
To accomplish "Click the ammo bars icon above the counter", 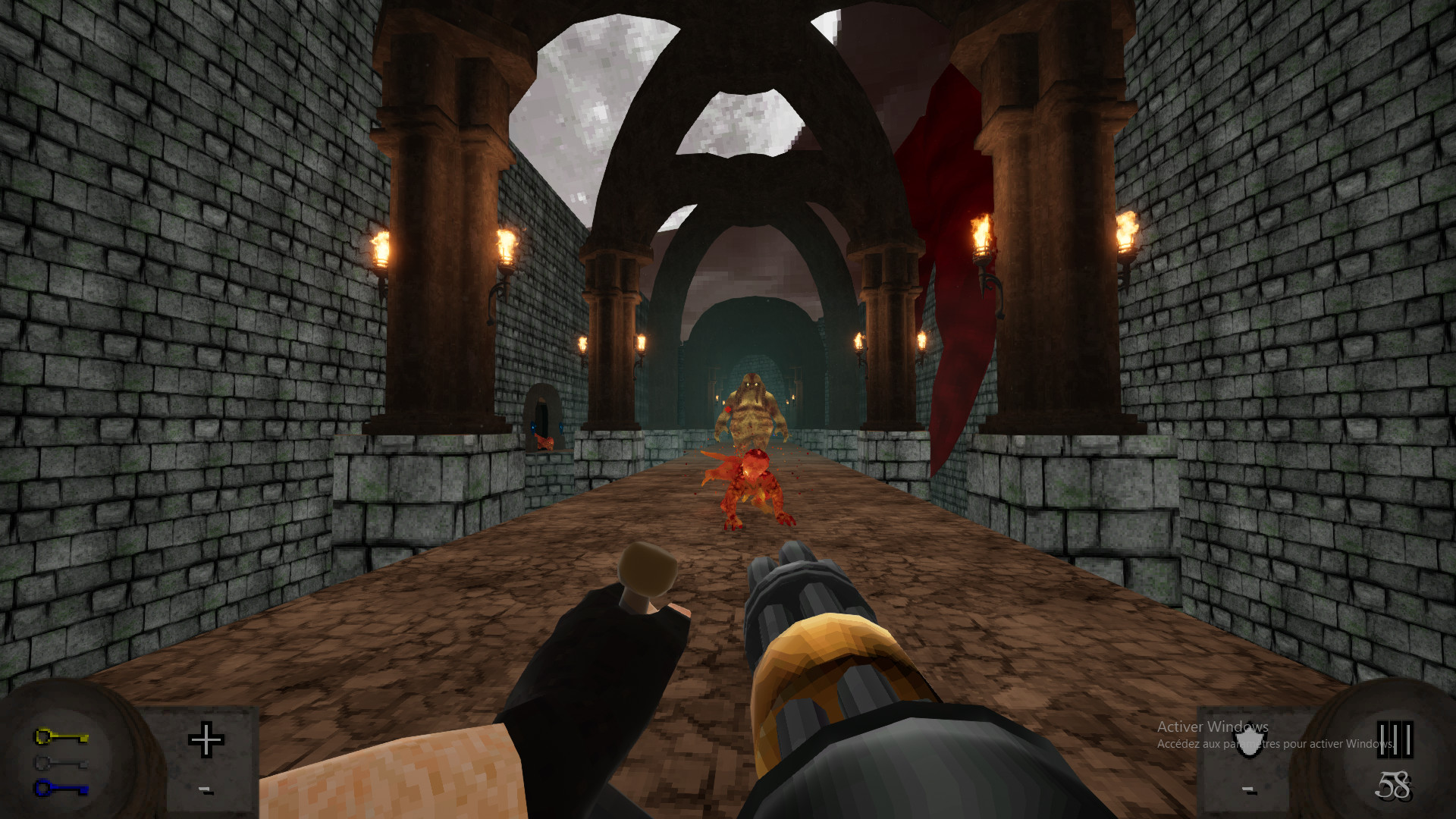I will (x=1395, y=739).
